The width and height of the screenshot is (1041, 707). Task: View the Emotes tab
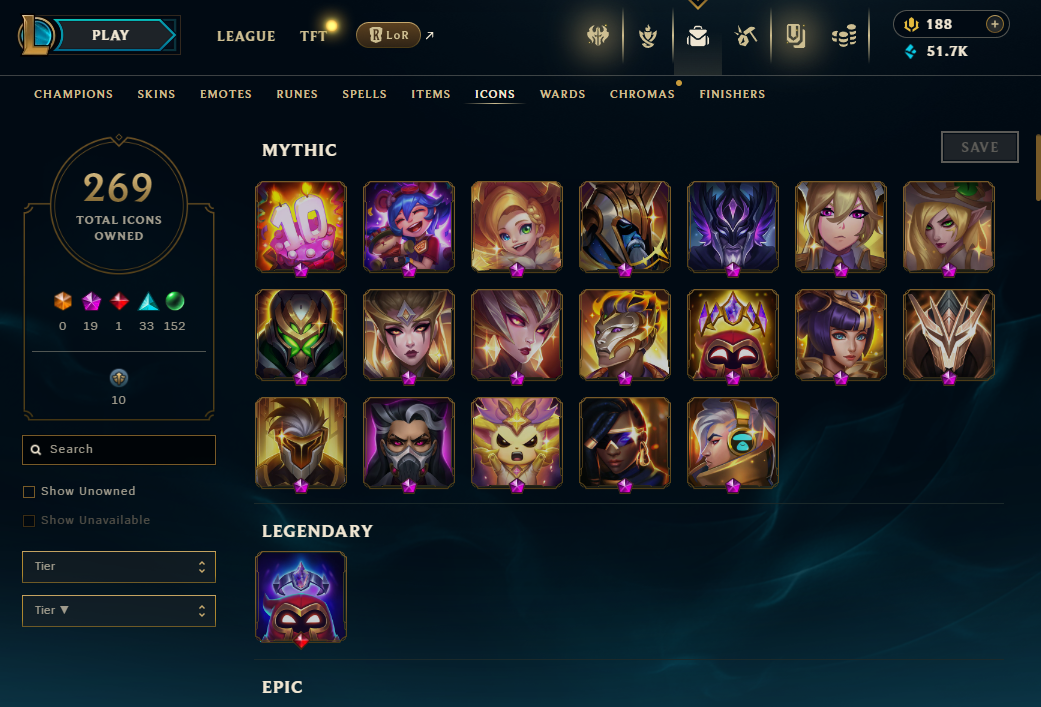(x=226, y=94)
